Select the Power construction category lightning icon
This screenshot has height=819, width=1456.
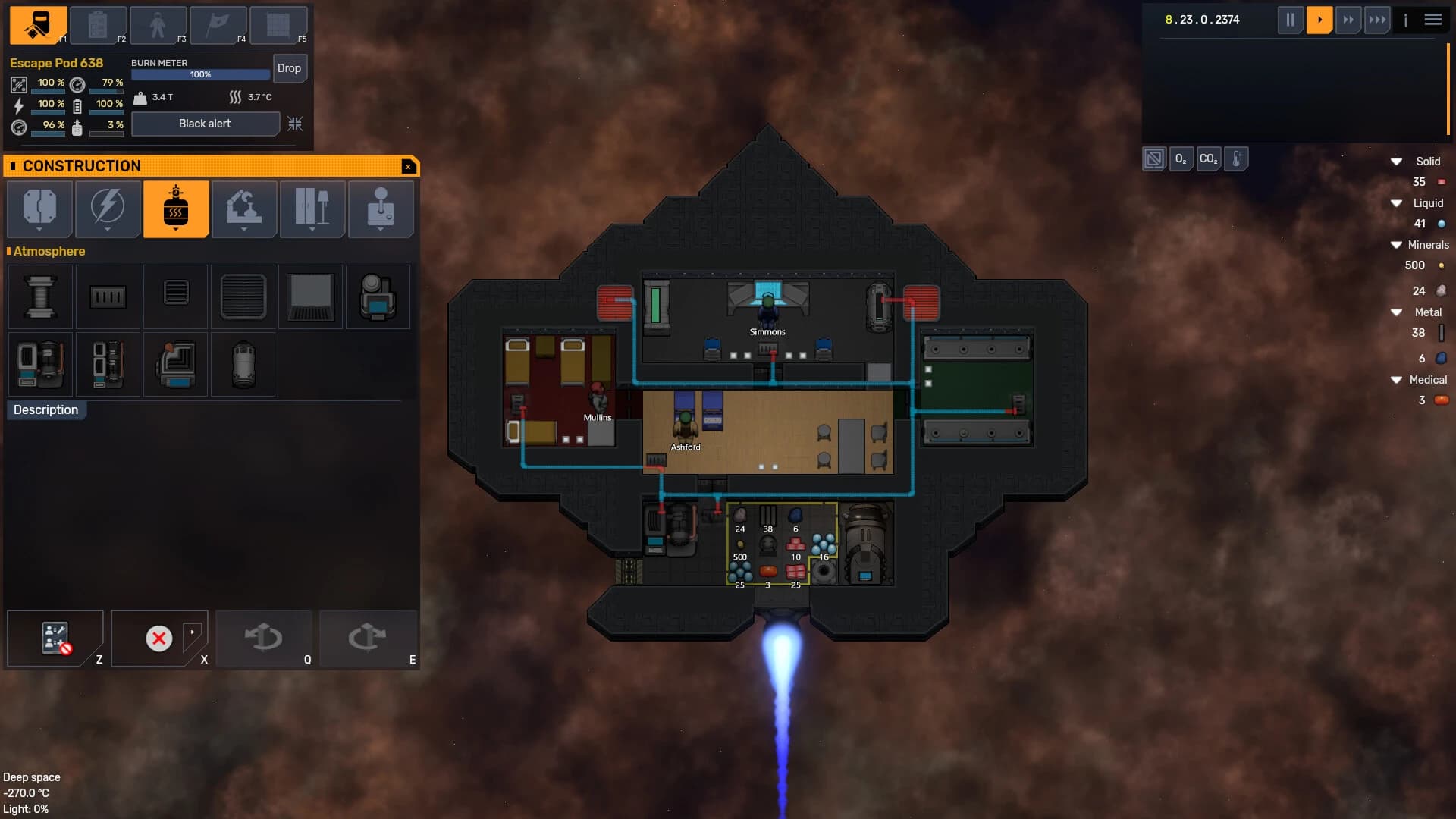pos(107,209)
